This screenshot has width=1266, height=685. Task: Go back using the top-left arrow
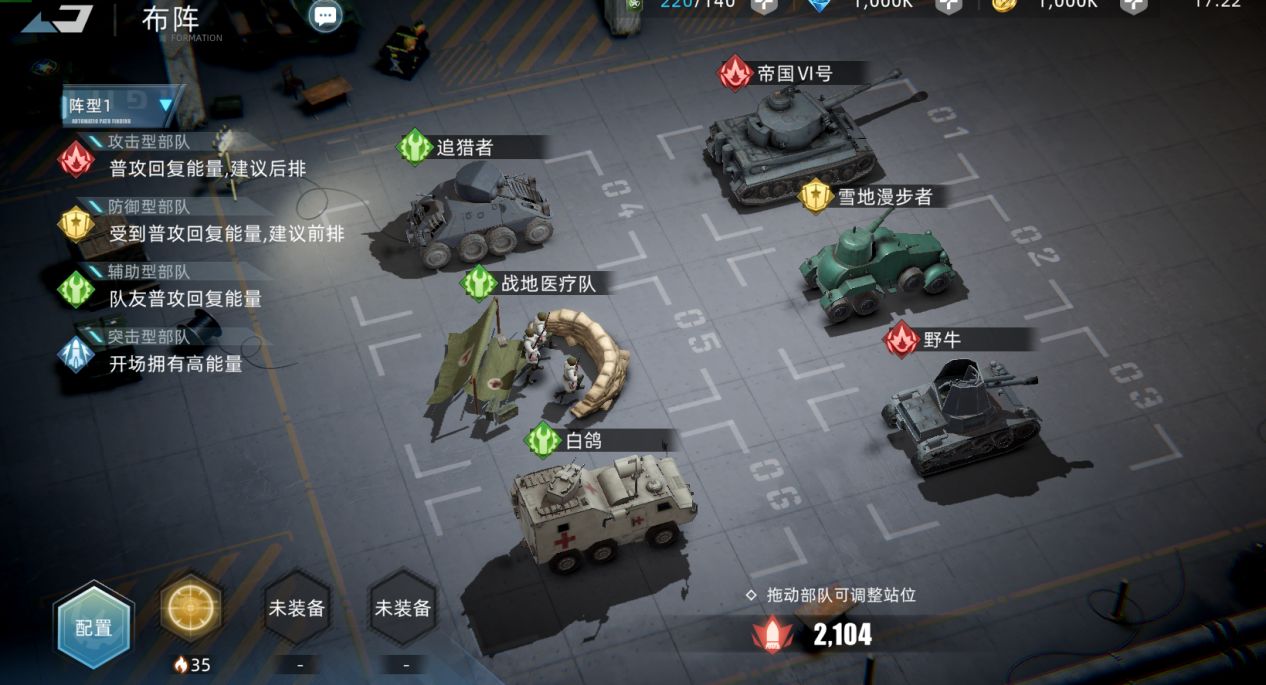pos(57,18)
